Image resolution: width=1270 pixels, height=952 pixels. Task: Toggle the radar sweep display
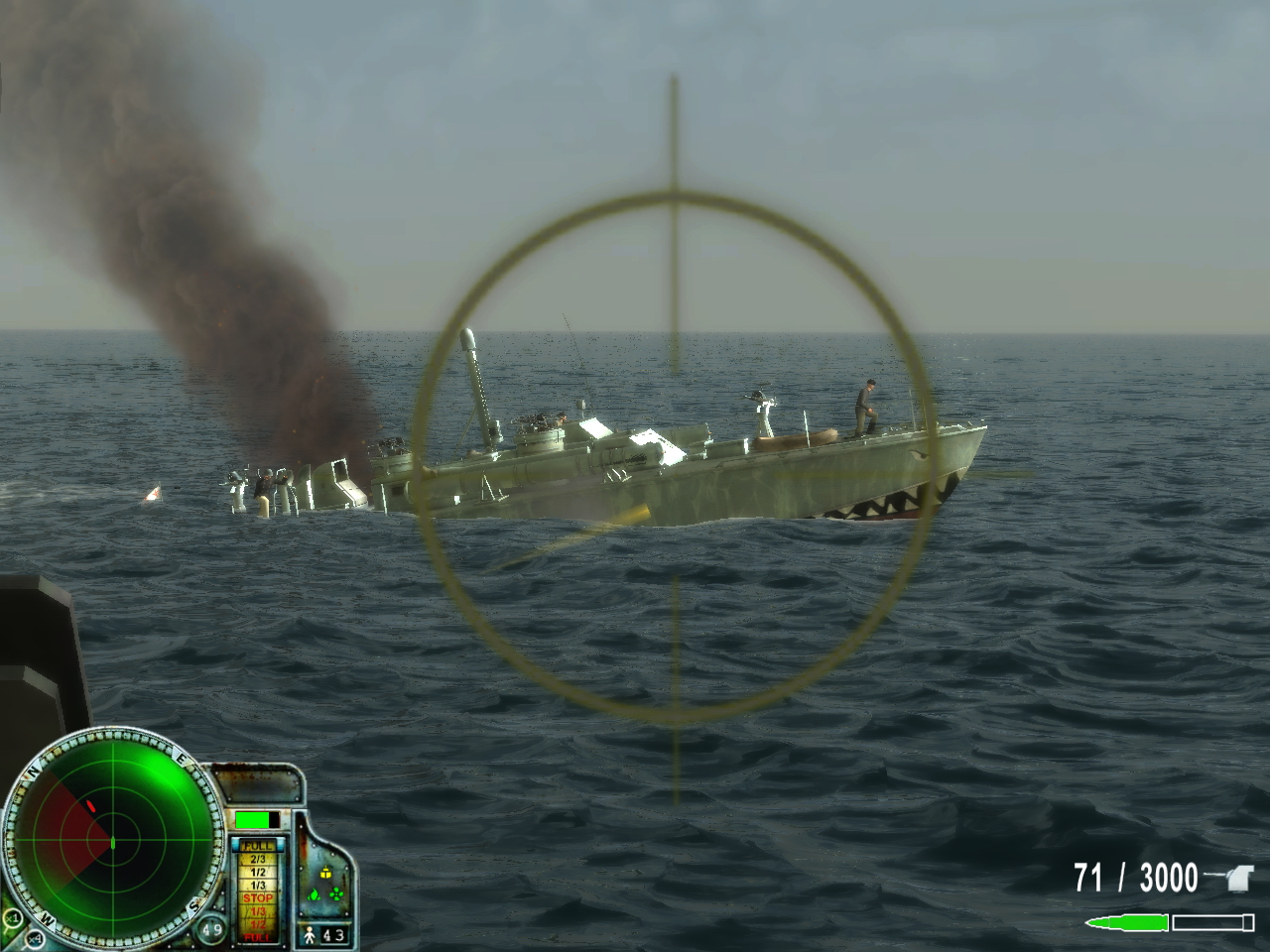tap(113, 840)
